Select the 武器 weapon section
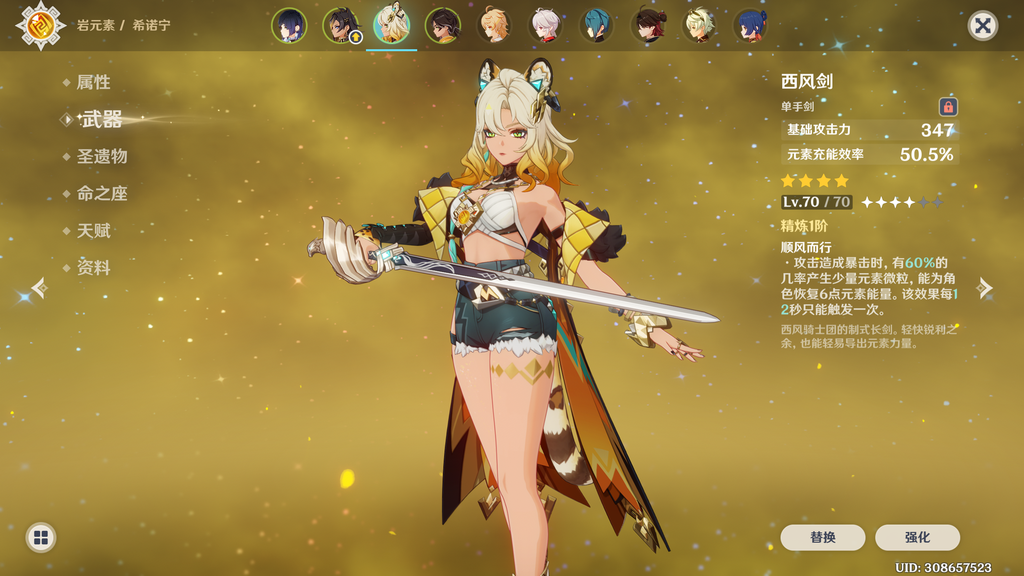The image size is (1024, 576). [101, 120]
